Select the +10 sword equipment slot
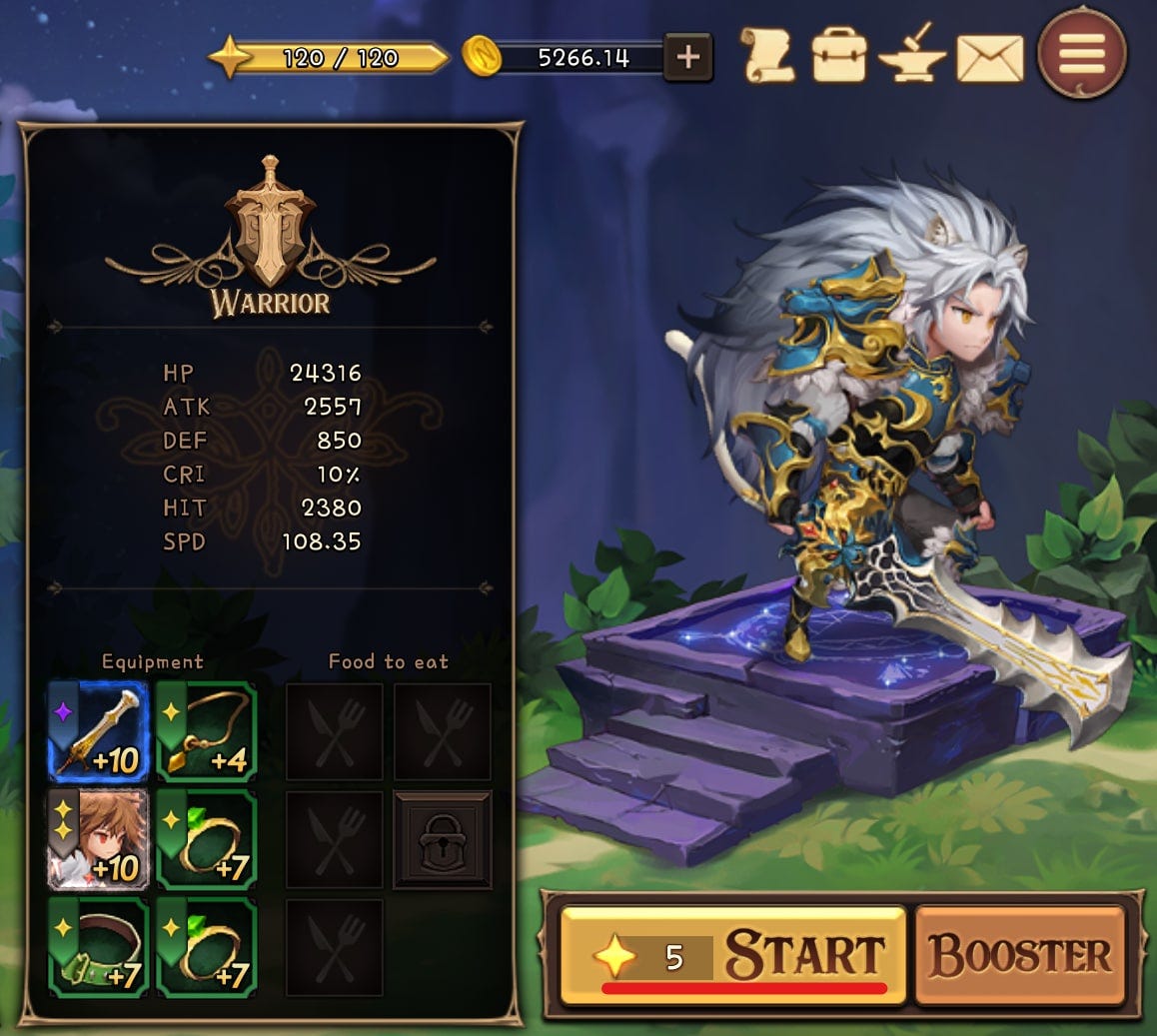 tap(99, 731)
